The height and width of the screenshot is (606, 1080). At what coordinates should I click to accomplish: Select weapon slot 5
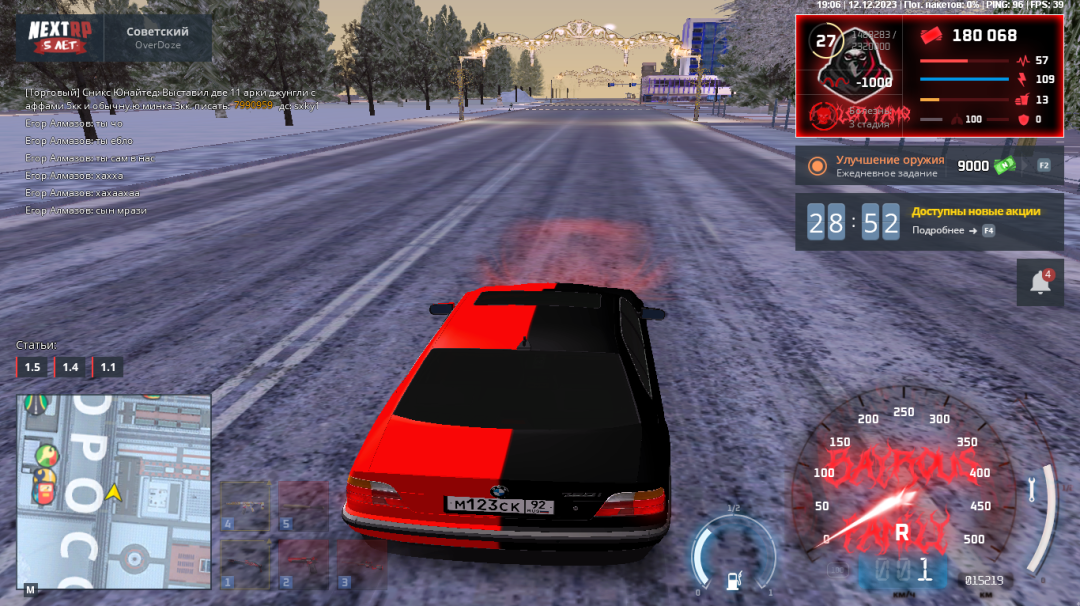[x=303, y=507]
